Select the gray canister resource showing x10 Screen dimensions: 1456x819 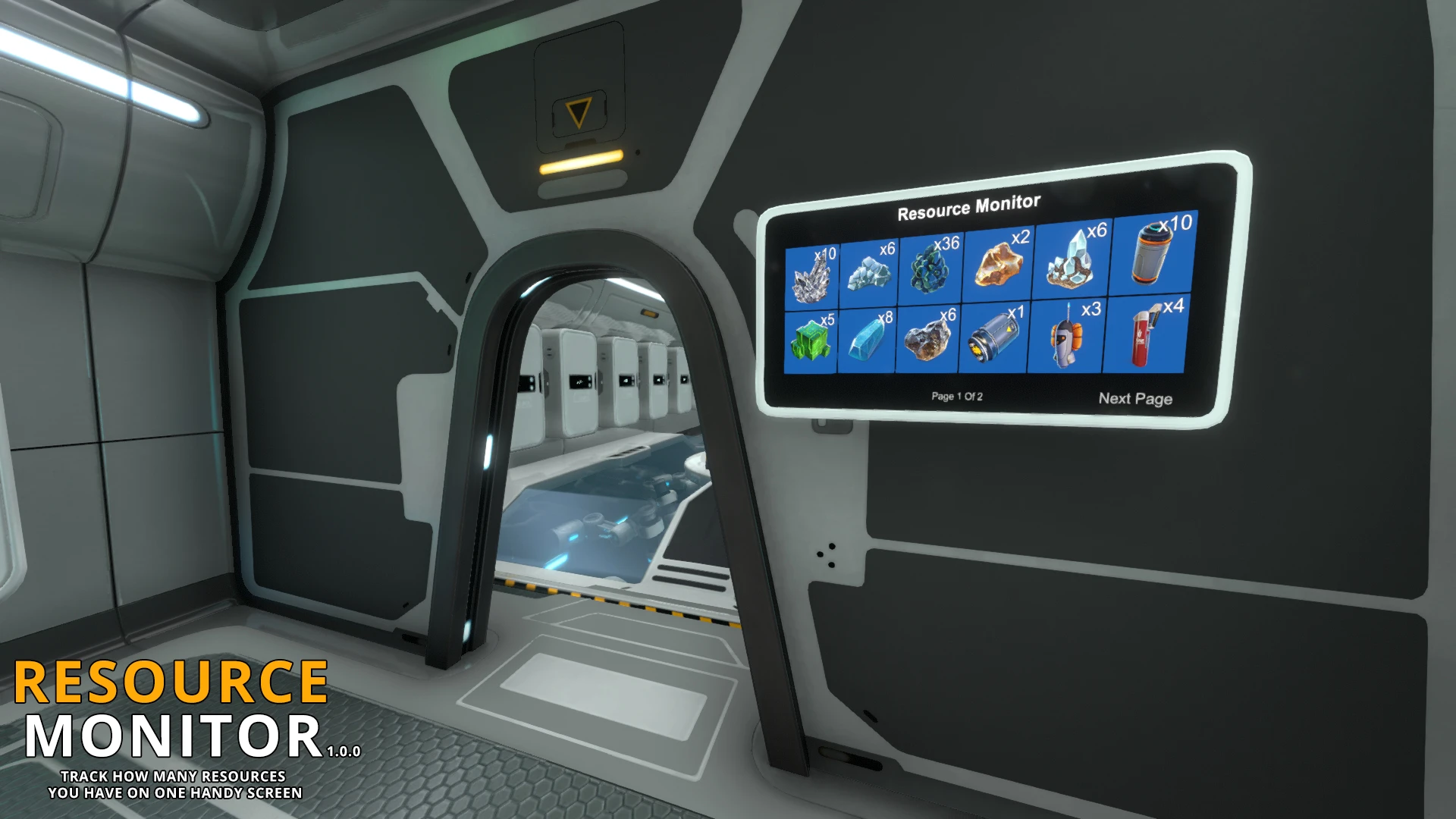1153,254
